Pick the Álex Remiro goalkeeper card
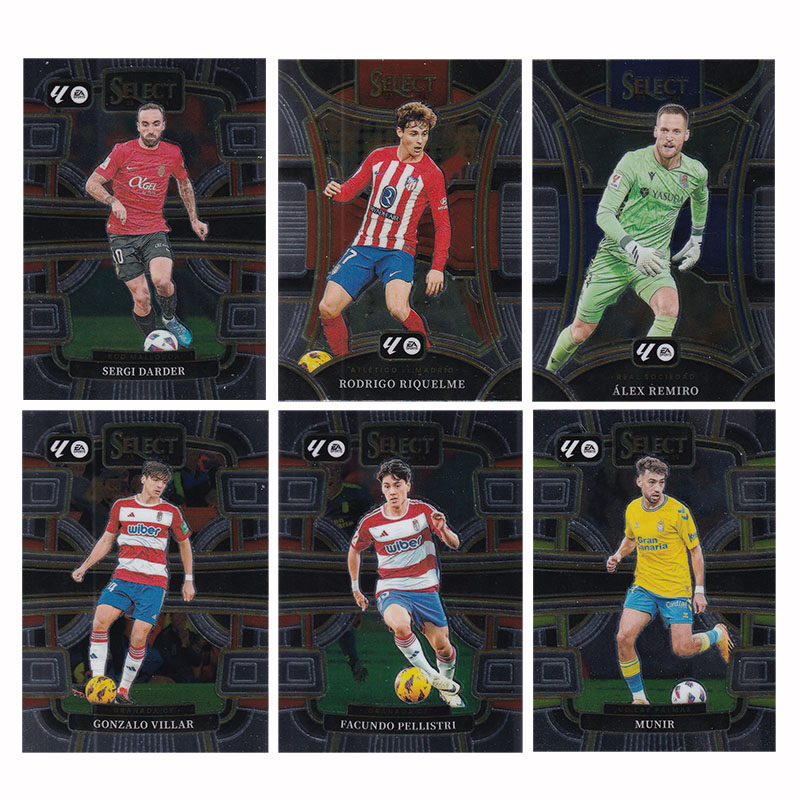The width and height of the screenshot is (800, 800). pyautogui.click(x=653, y=229)
